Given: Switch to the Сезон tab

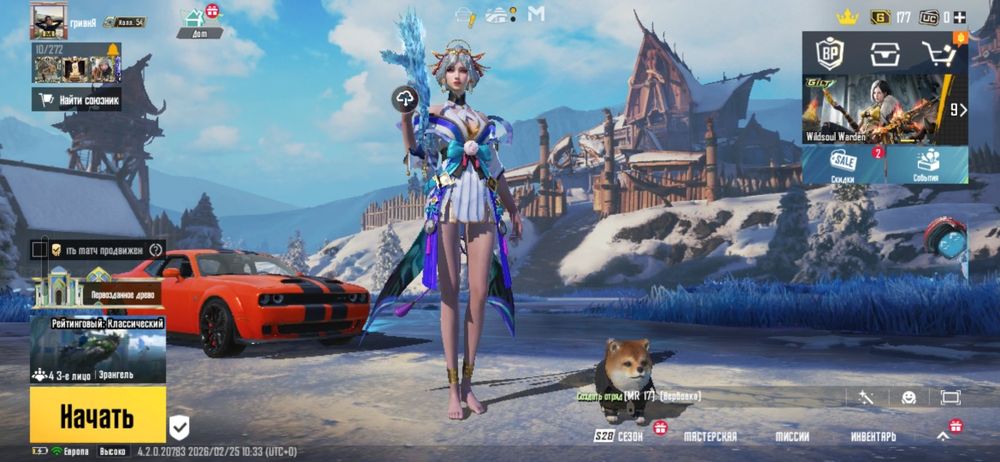Looking at the screenshot, I should [620, 437].
